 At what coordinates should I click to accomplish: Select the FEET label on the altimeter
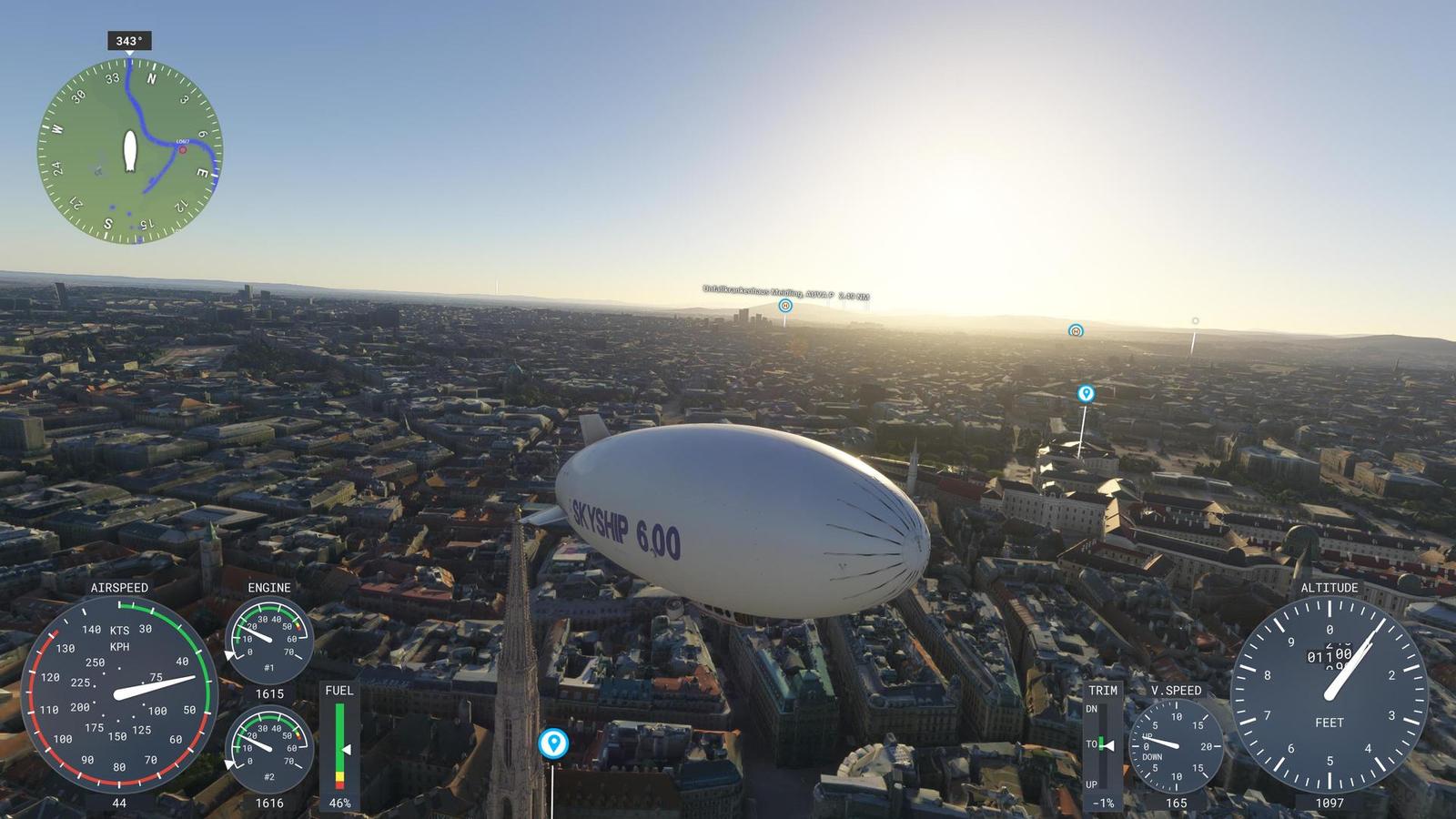click(1328, 723)
